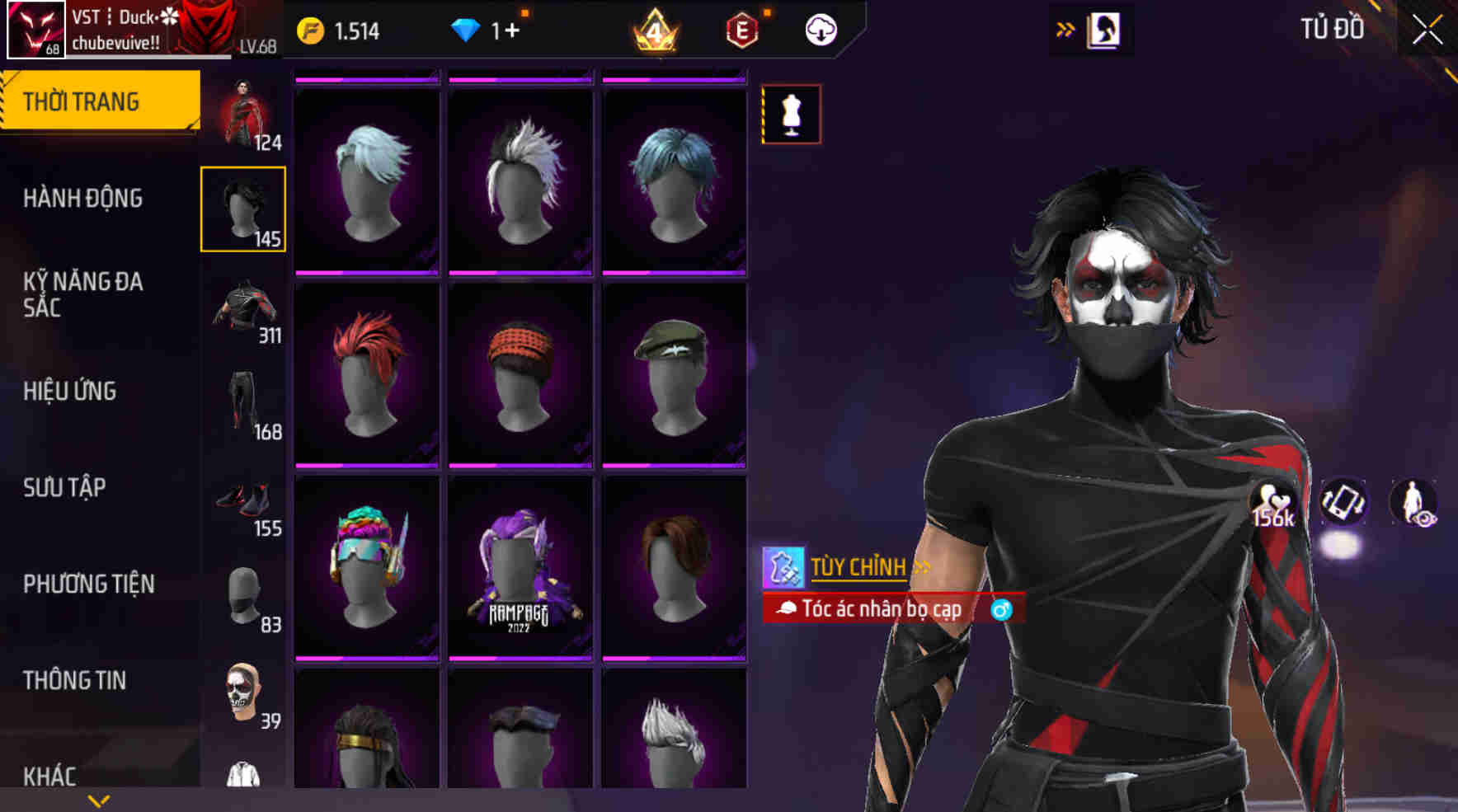Select the mask category slot showing 83

pos(244,595)
